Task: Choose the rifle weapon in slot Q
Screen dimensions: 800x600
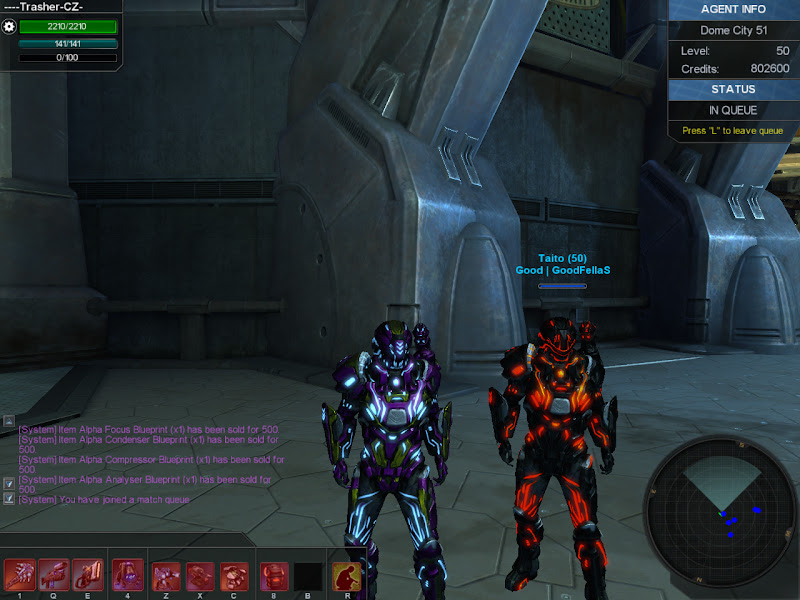Action: pos(54,574)
